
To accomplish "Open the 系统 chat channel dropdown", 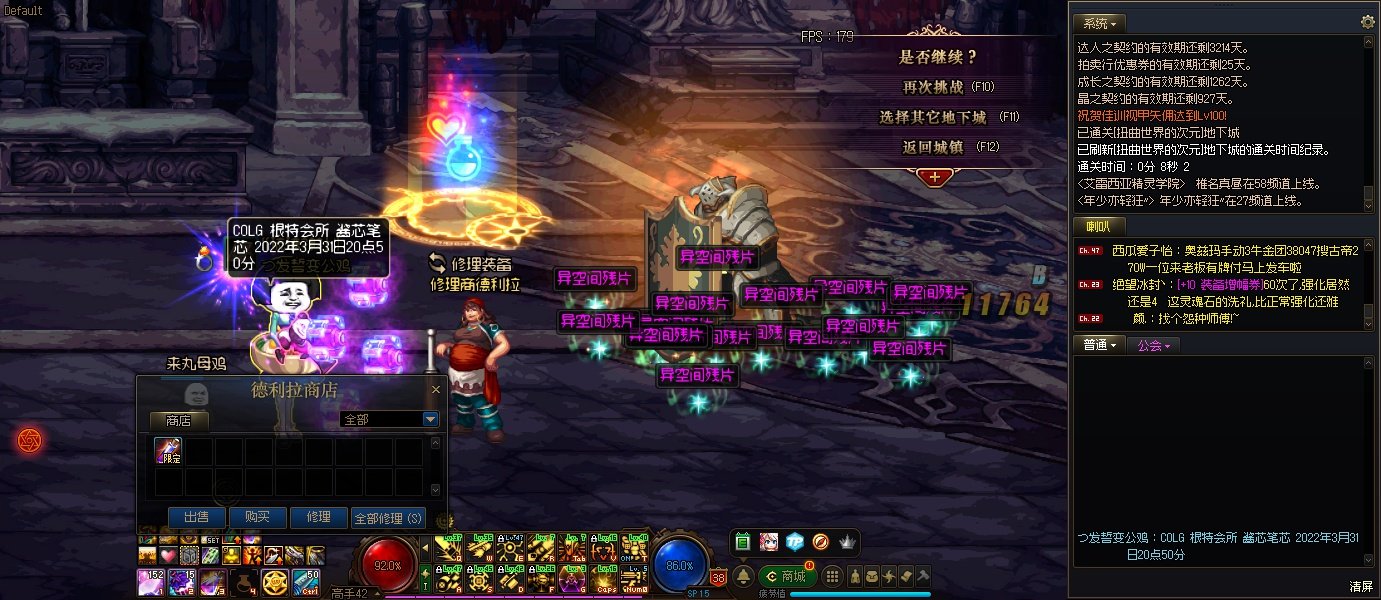I will point(1100,23).
